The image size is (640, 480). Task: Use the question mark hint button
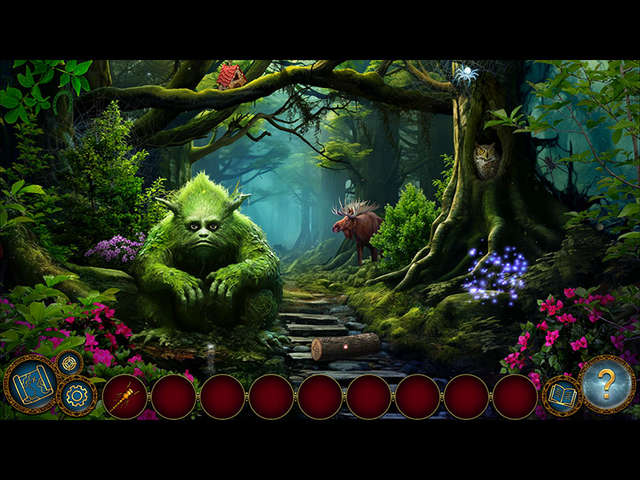pos(607,383)
